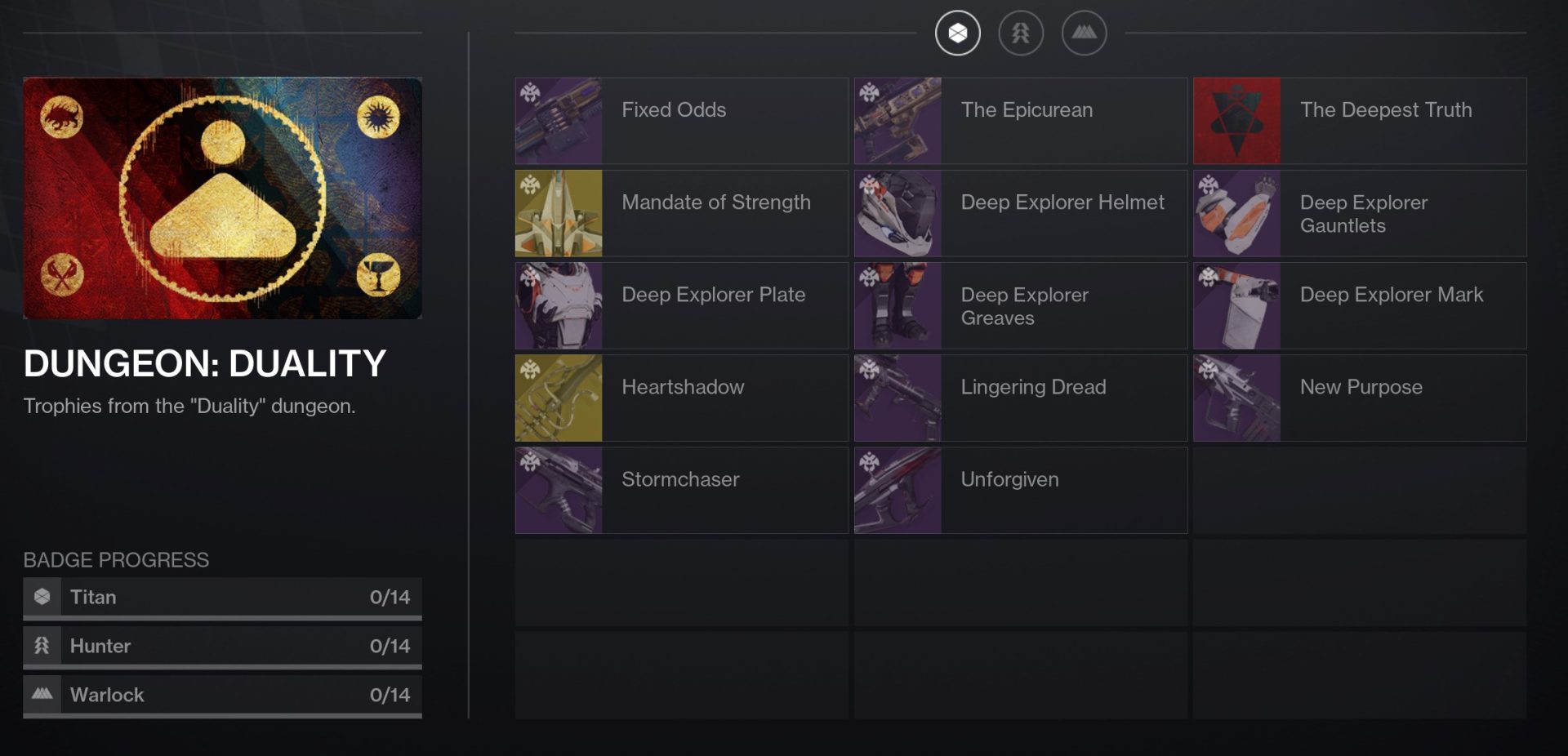The width and height of the screenshot is (1568, 756).
Task: Choose The Deepest Truth emblem entry
Action: click(1359, 121)
